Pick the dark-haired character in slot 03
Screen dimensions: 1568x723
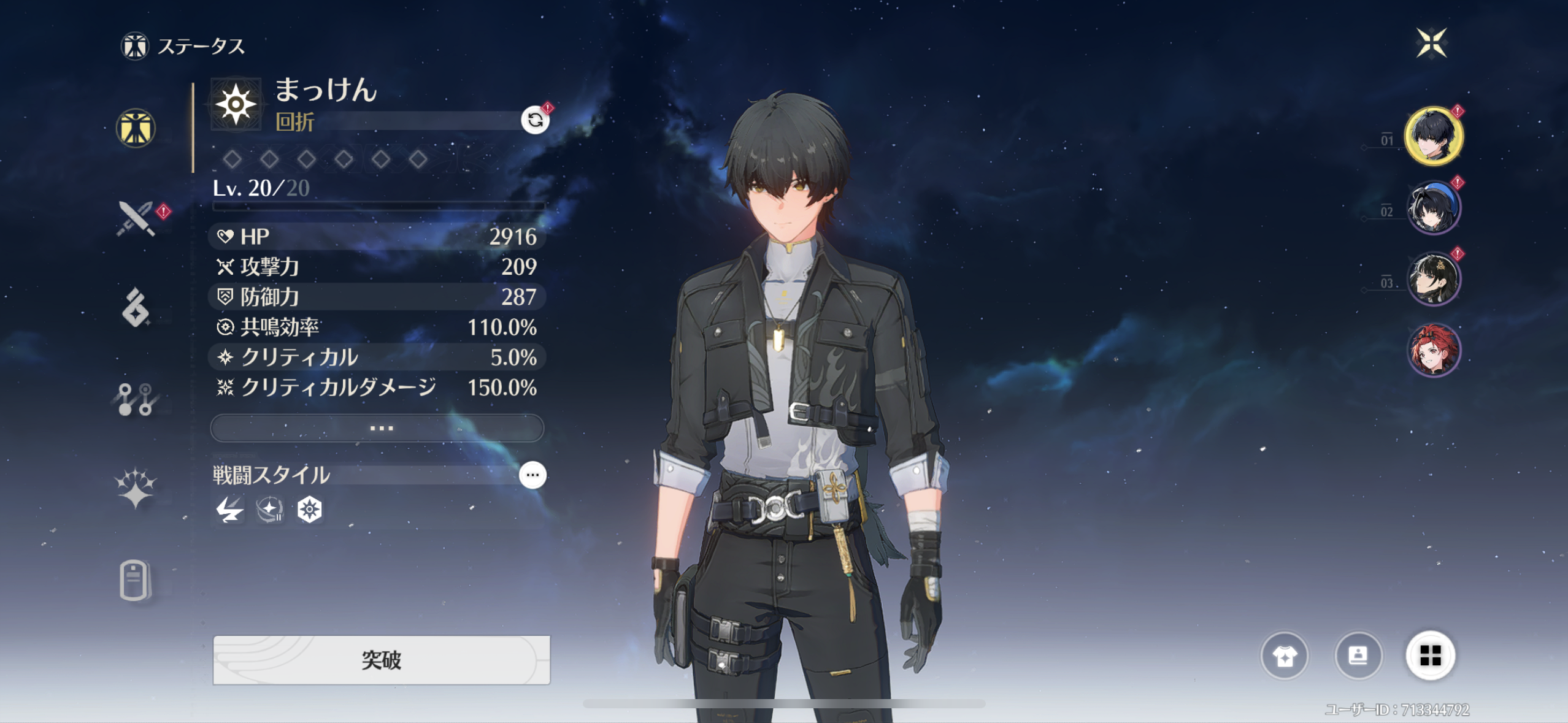[x=1433, y=279]
